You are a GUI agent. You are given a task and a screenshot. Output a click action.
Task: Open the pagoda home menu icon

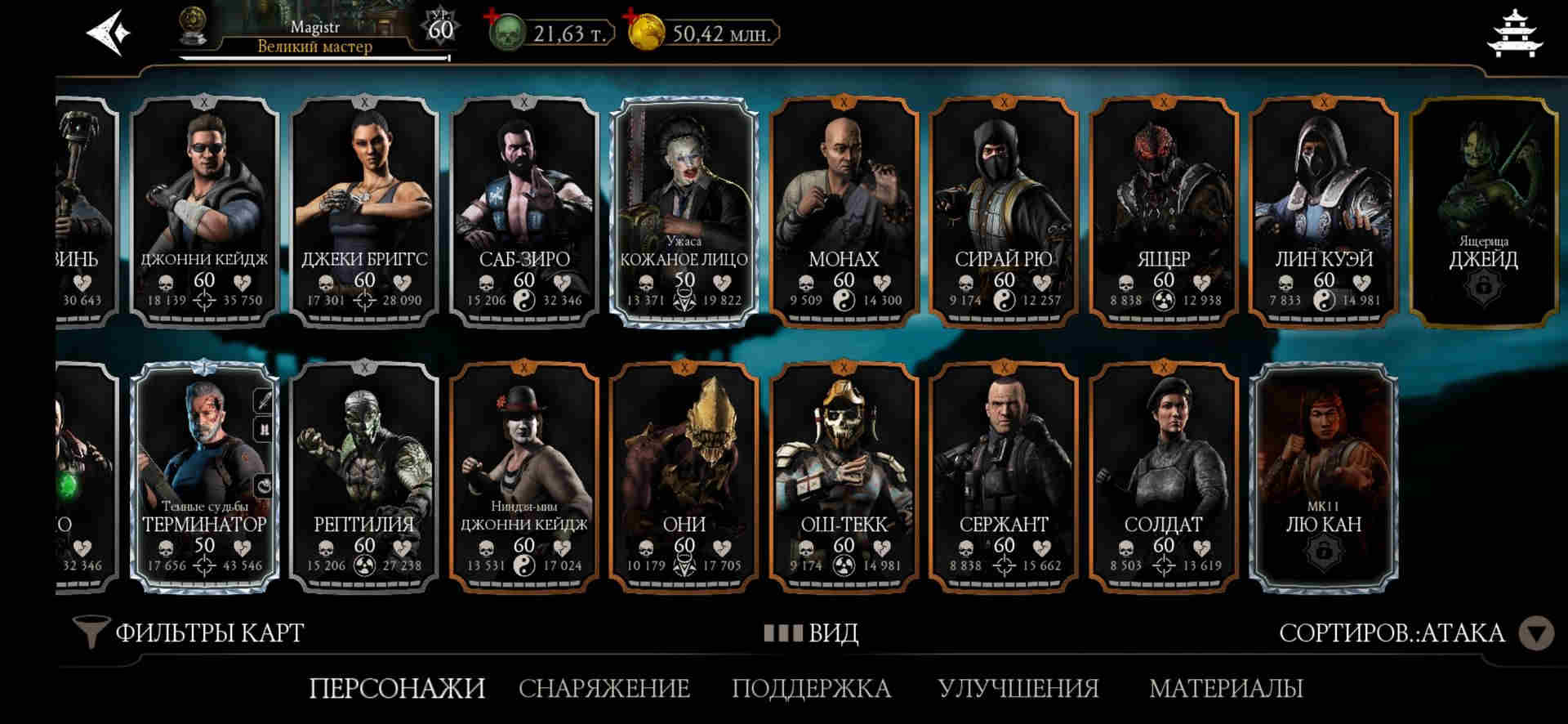[x=1517, y=34]
